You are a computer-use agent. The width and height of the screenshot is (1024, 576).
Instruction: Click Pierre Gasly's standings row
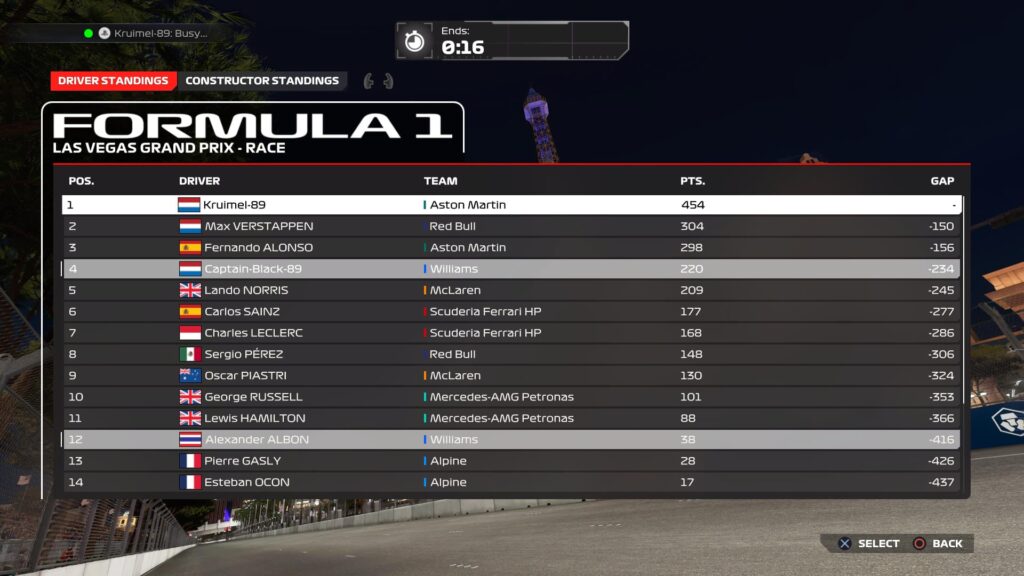(510, 461)
